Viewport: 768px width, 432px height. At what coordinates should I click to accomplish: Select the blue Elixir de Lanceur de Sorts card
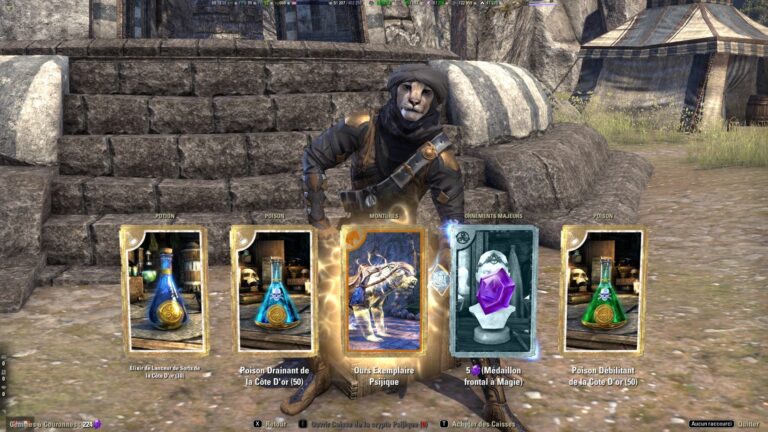coord(164,290)
